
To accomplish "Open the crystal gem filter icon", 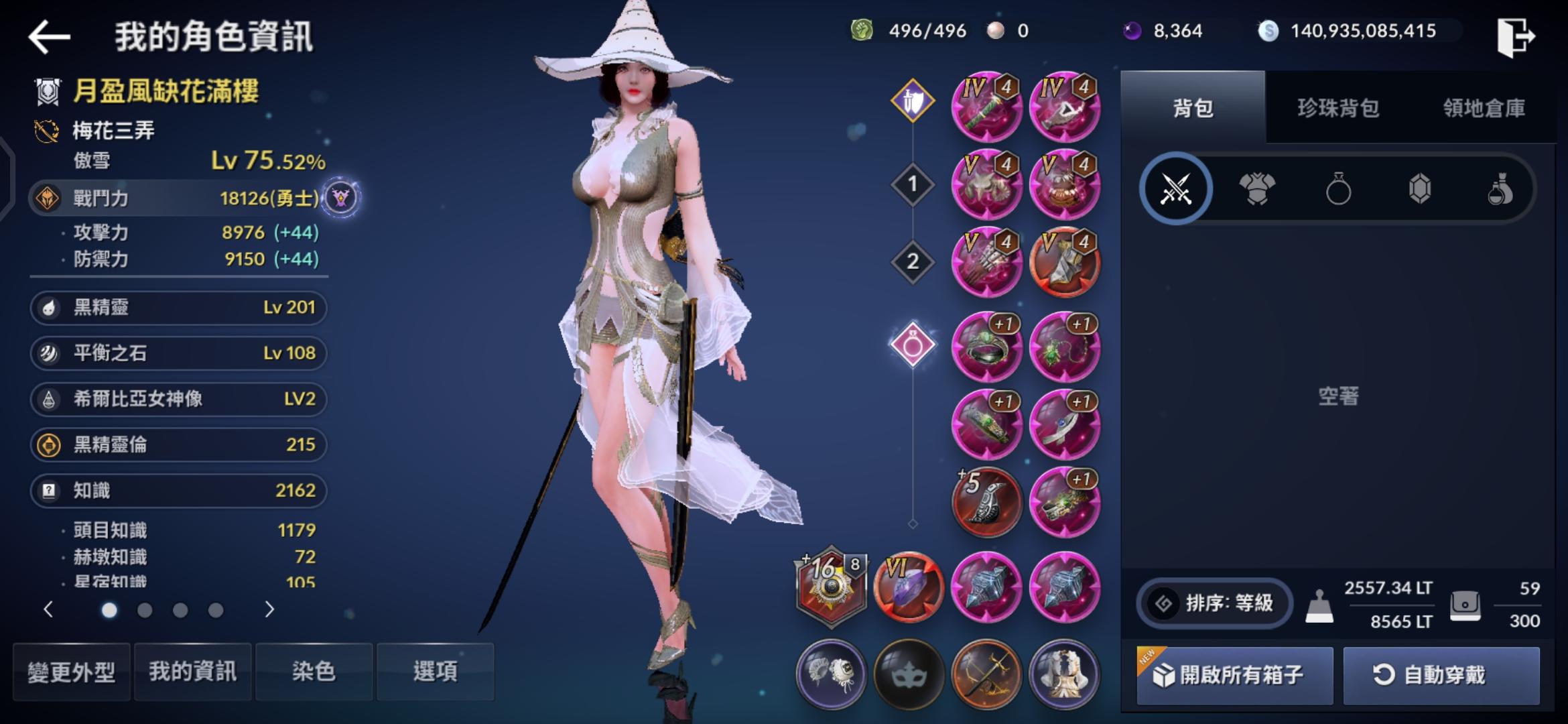I will point(1419,188).
